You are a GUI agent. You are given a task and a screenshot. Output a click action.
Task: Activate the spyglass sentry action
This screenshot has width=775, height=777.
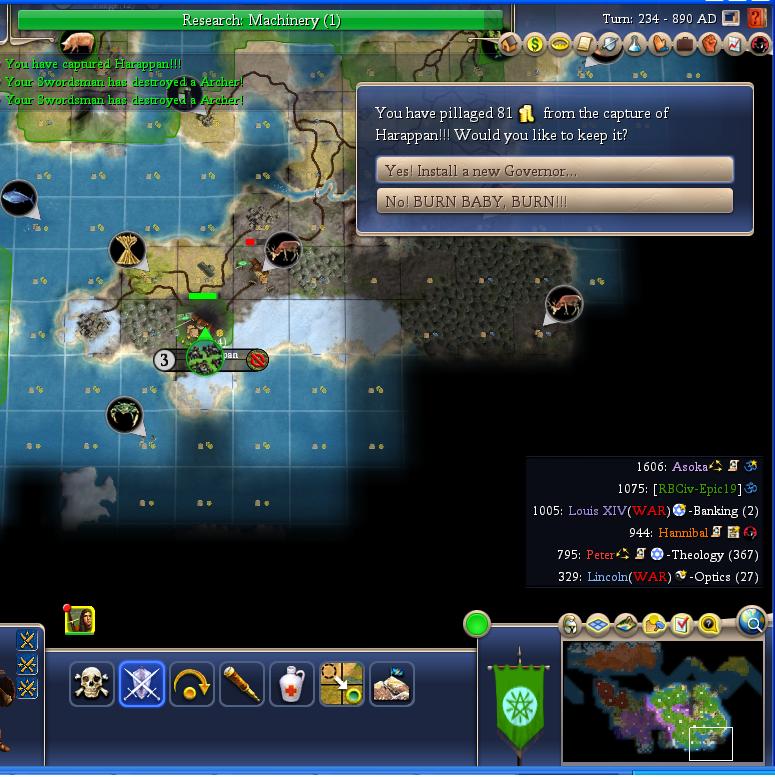click(x=242, y=684)
